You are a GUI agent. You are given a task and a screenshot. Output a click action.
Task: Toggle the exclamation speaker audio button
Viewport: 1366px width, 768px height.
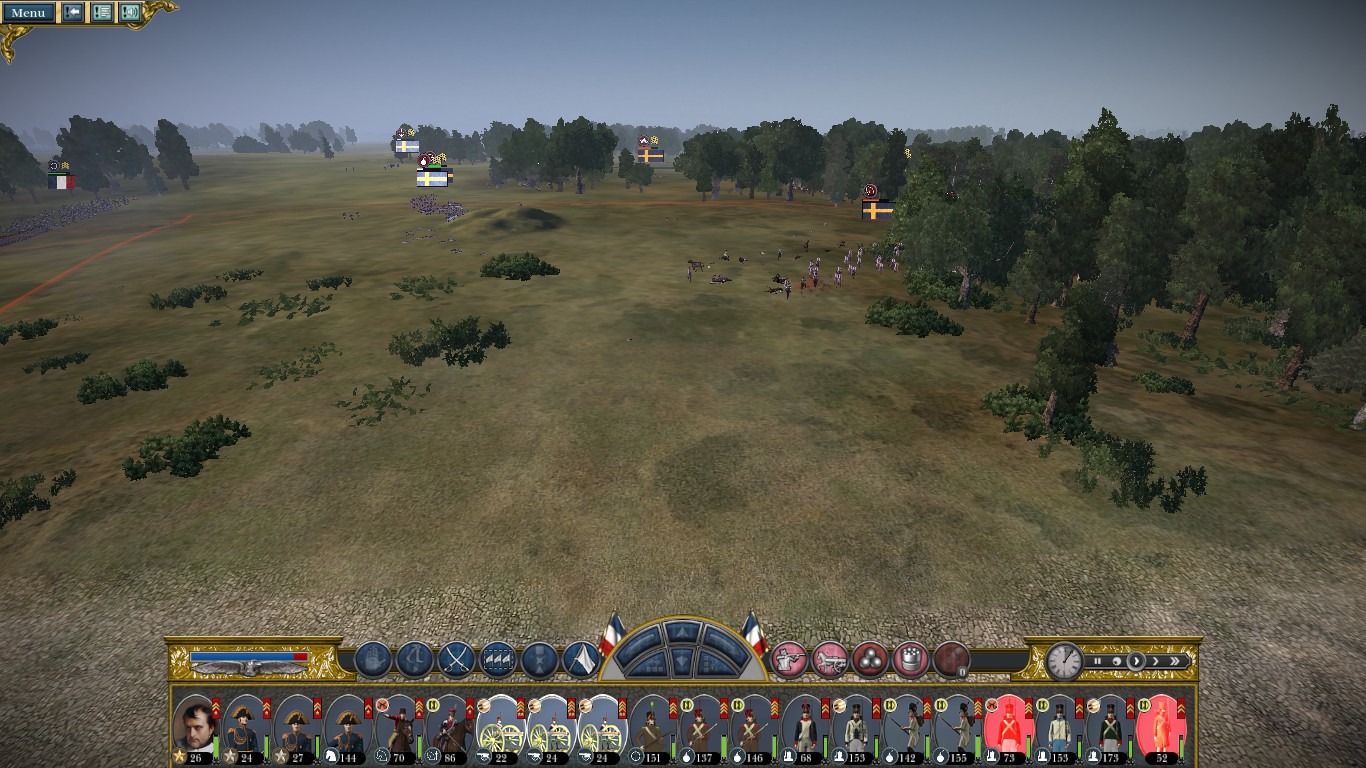(x=130, y=12)
